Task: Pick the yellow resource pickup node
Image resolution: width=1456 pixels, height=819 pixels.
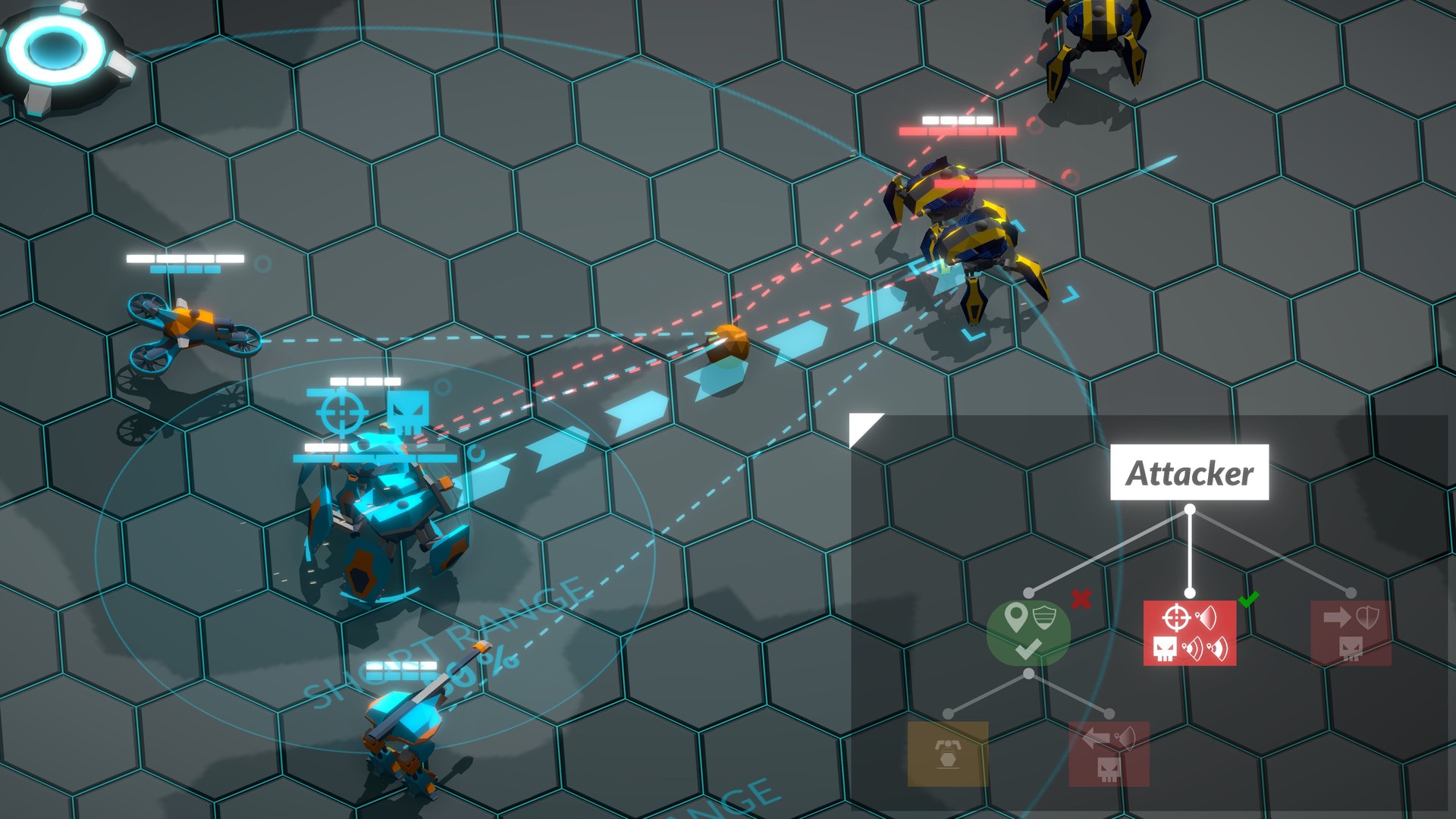Action: pos(948,753)
